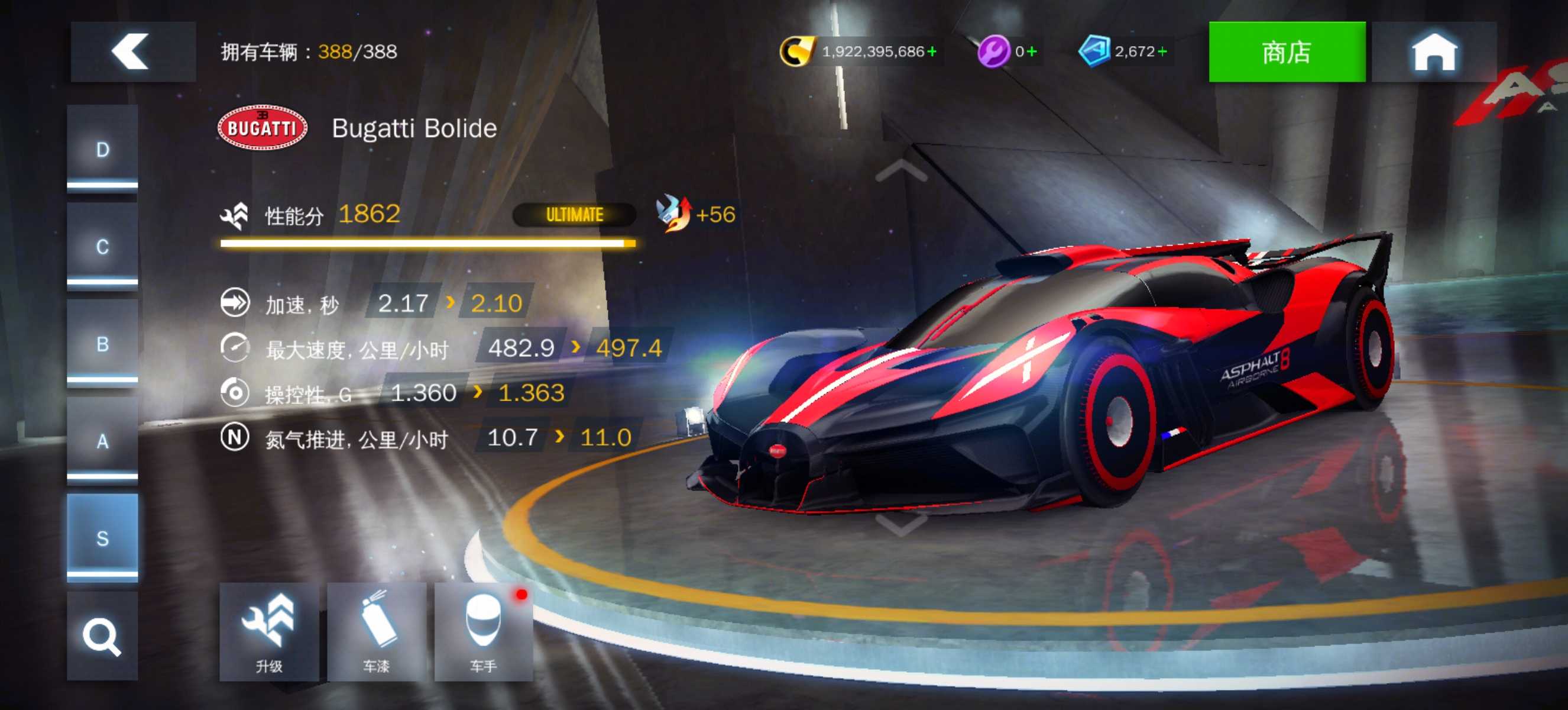Add more gold credits
This screenshot has width=1568, height=710.
pos(932,51)
